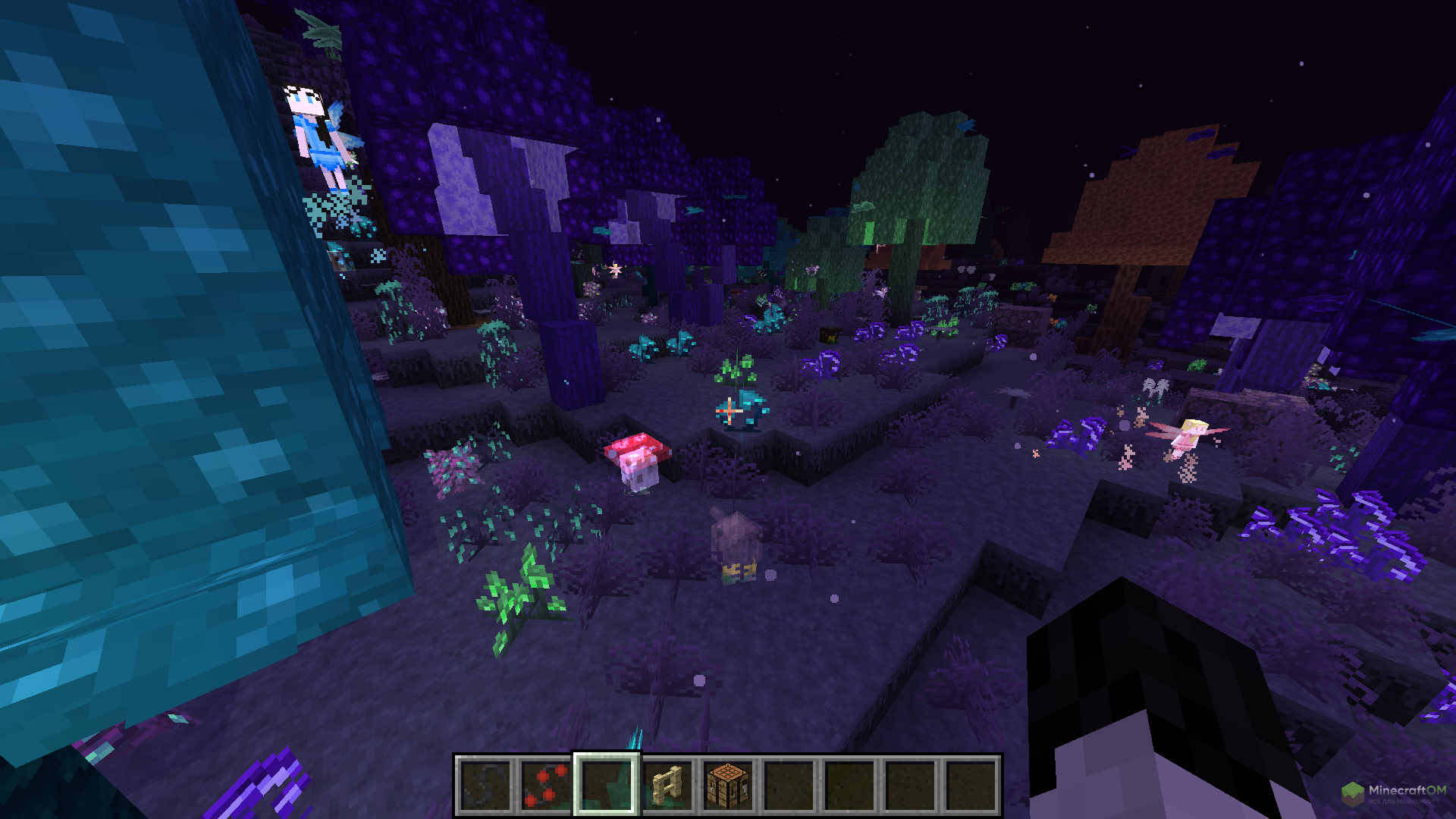1456x819 pixels.
Task: Select the dark vine hotbar slot
Action: [485, 786]
